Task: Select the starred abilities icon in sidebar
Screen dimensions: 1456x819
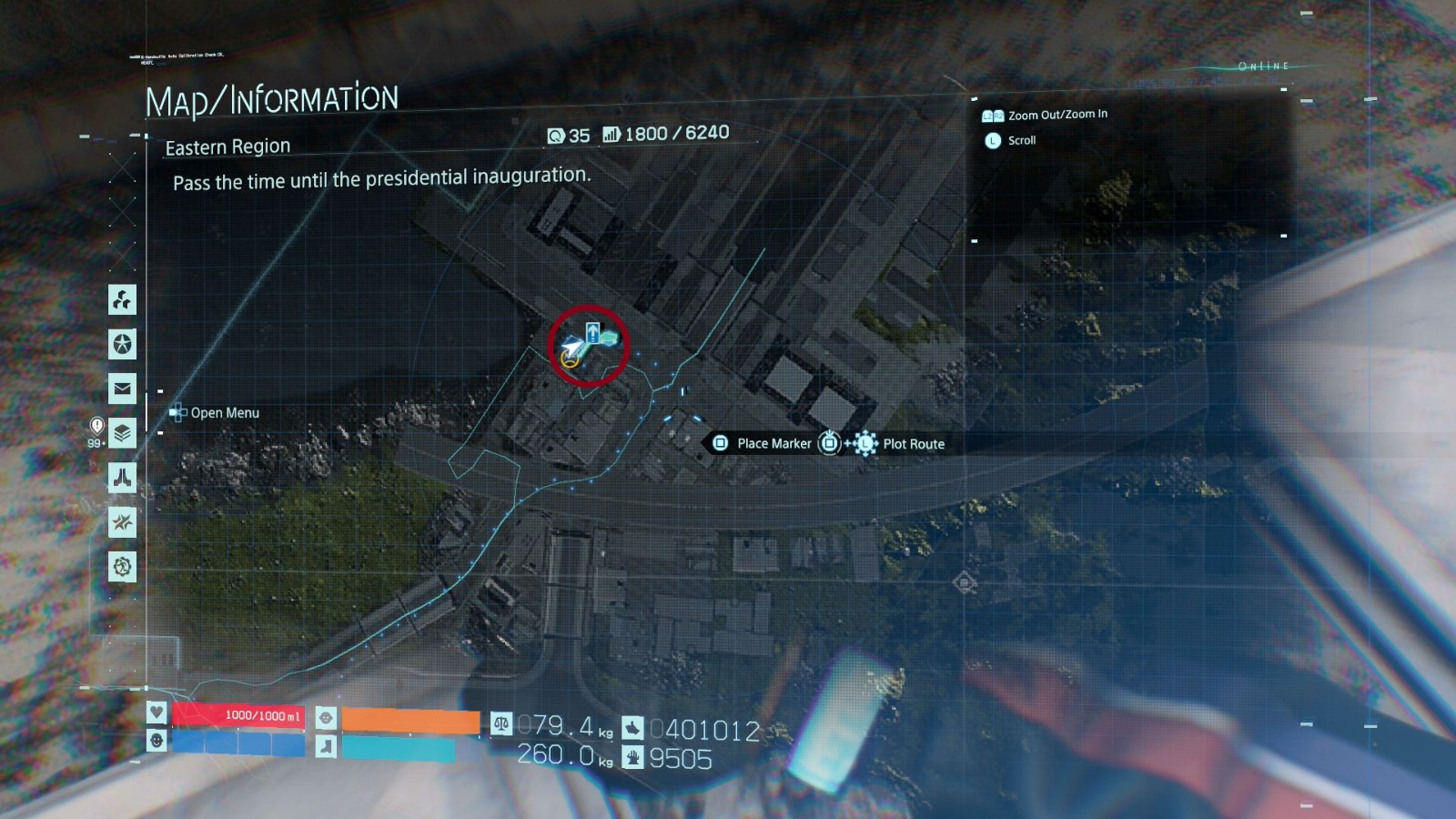Action: pos(121,521)
